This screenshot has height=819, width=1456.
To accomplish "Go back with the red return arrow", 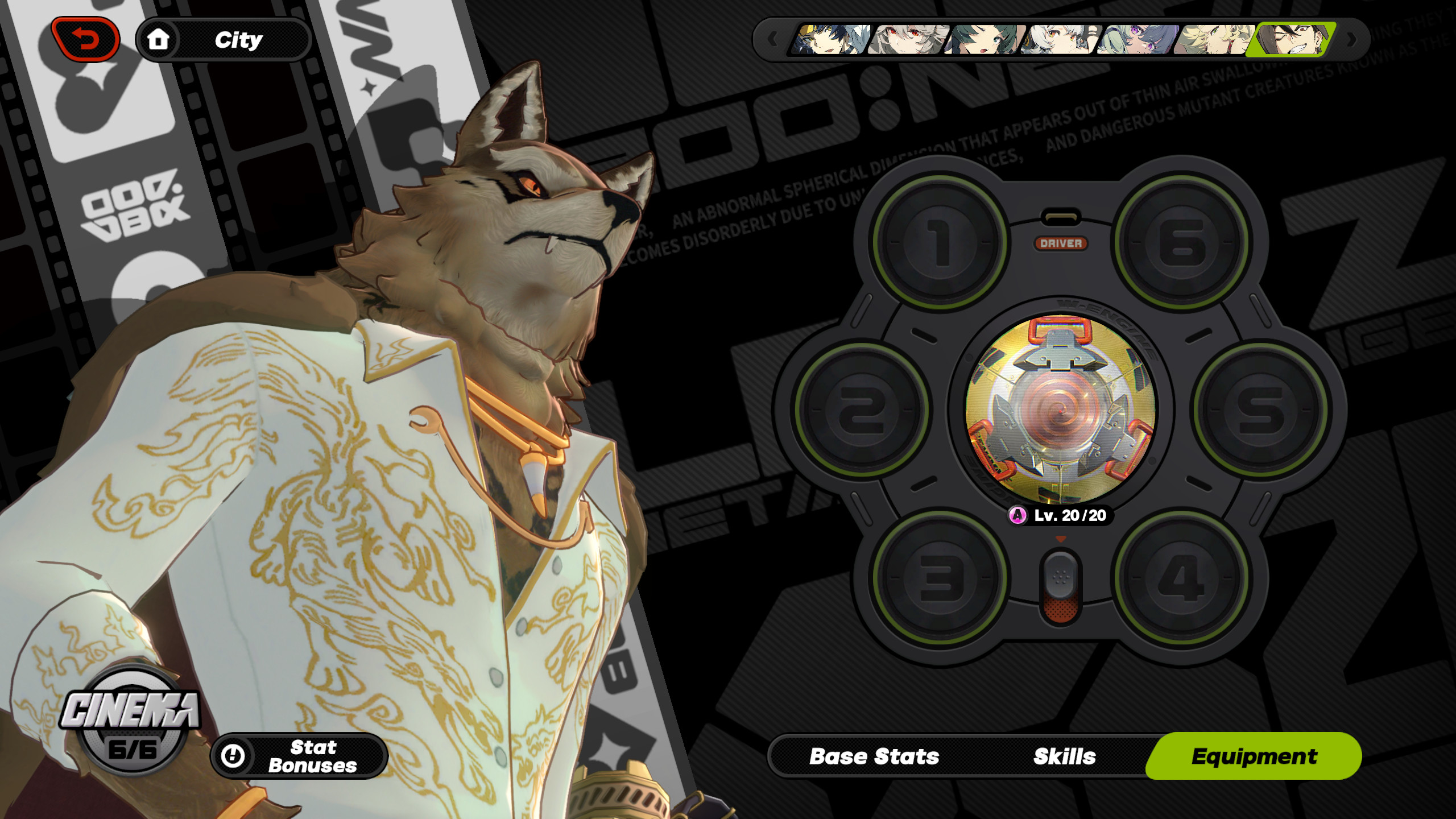I will coord(85,39).
